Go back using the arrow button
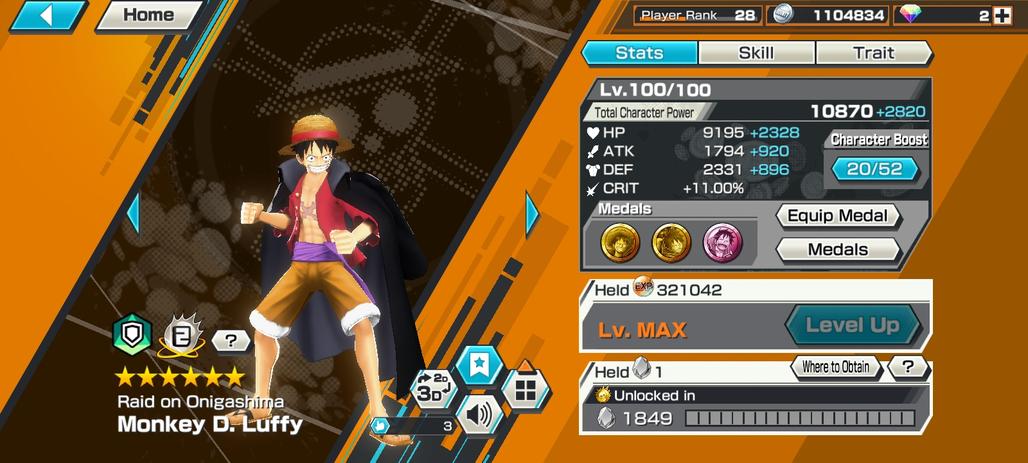The height and width of the screenshot is (463, 1028). click(x=46, y=15)
